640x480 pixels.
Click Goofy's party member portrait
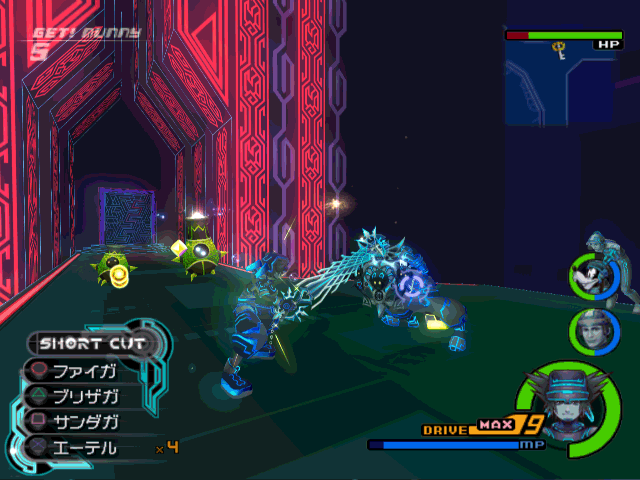(593, 275)
